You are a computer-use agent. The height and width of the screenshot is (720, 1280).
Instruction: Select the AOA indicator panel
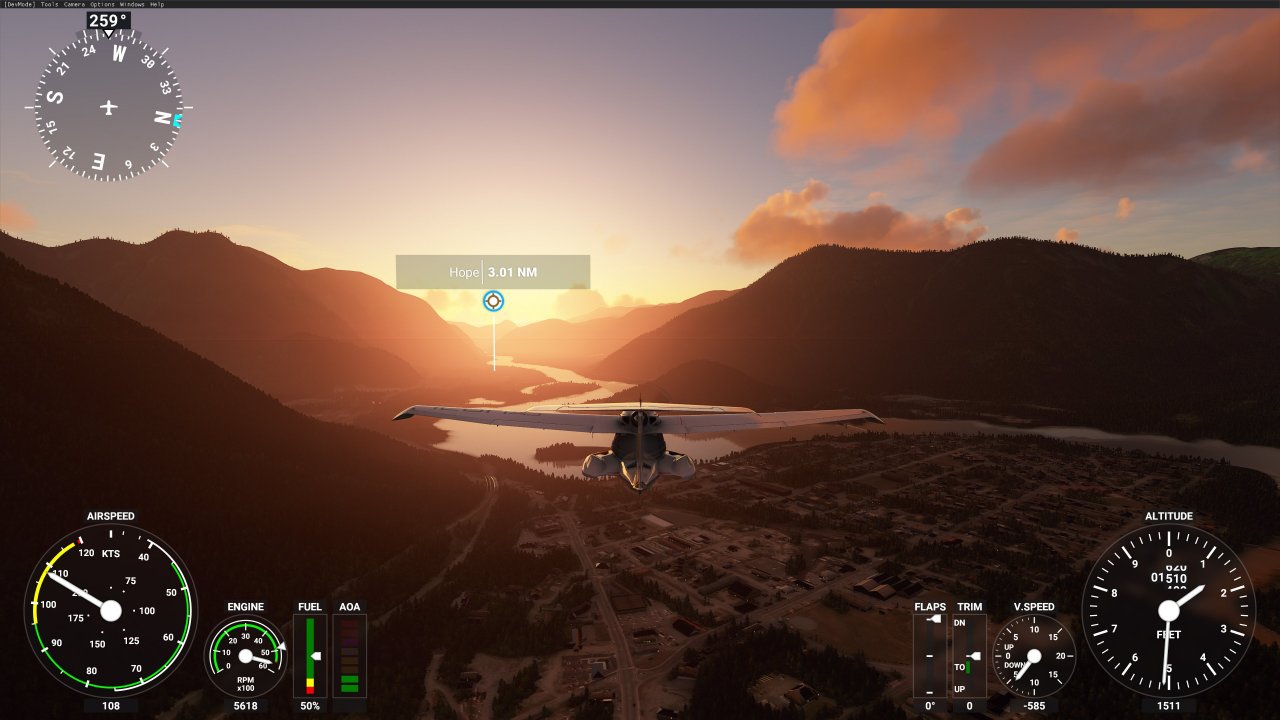[x=351, y=655]
